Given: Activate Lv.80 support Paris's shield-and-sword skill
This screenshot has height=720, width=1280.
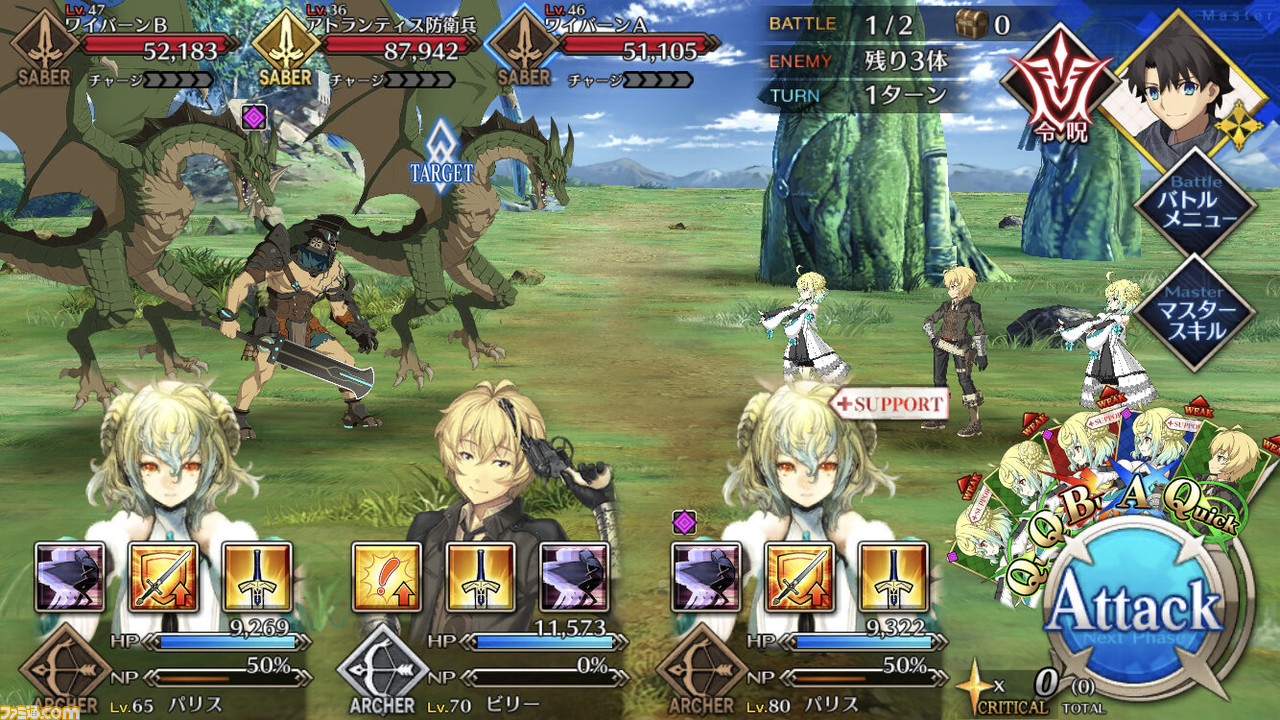Looking at the screenshot, I should click(x=799, y=577).
